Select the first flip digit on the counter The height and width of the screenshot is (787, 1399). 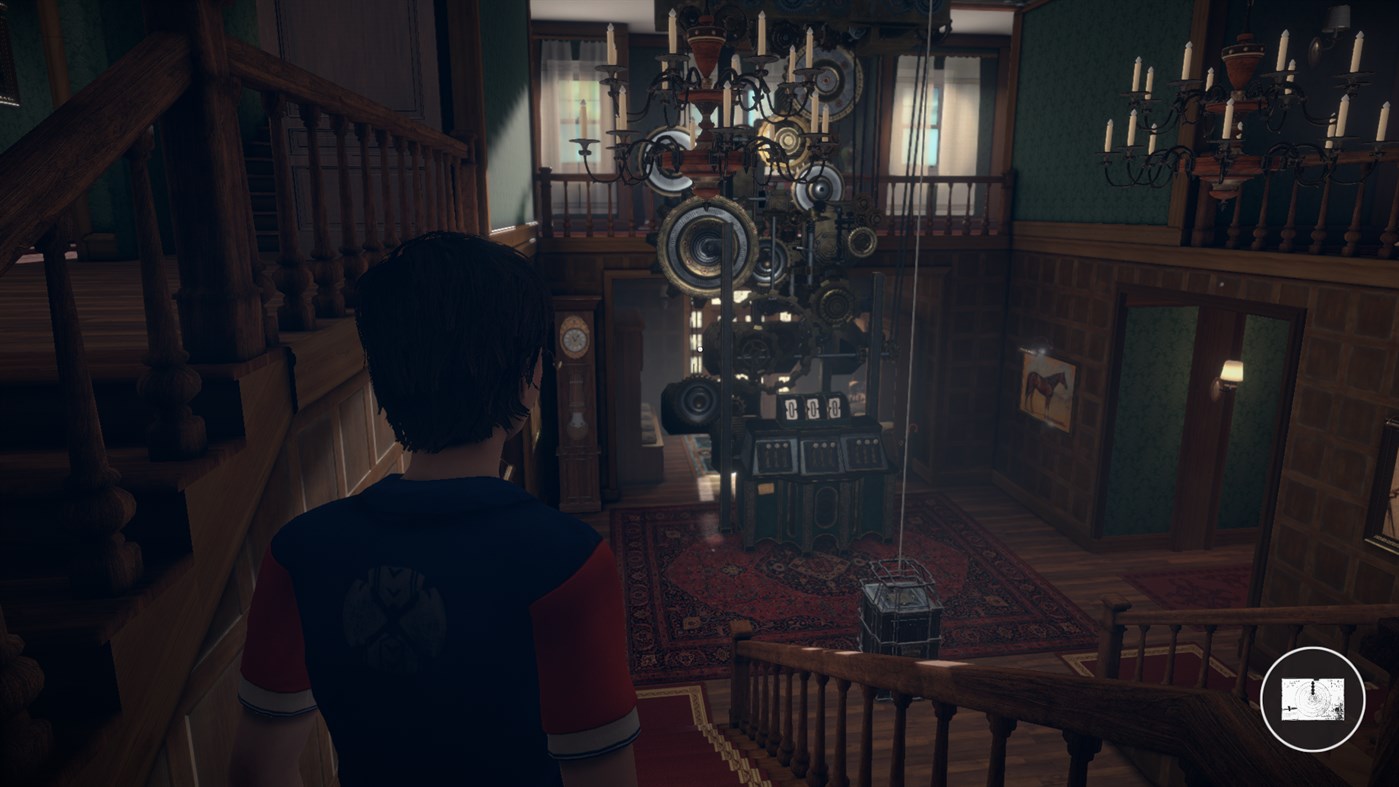[x=791, y=408]
